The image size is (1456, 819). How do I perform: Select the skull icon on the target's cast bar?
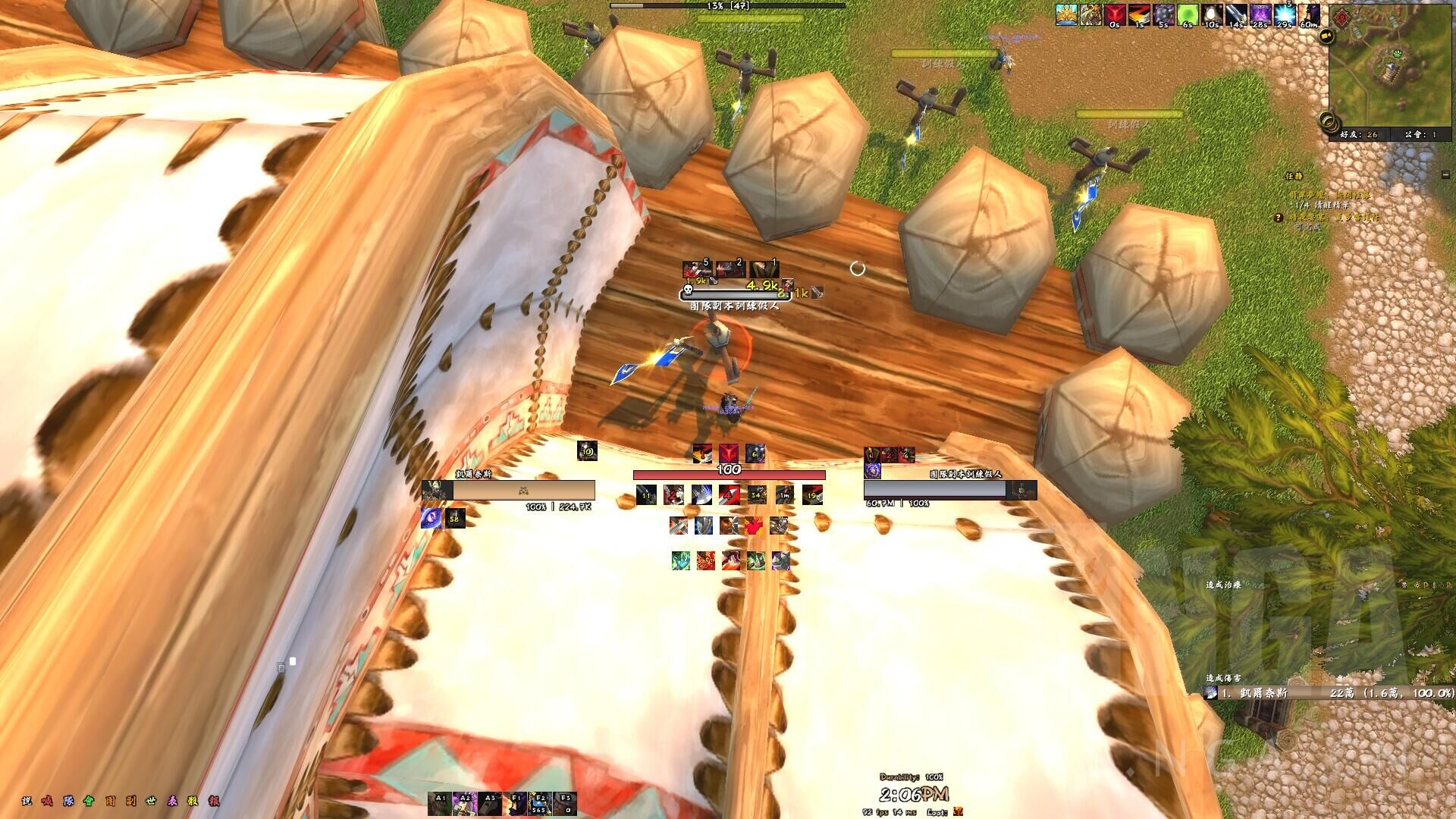point(688,290)
